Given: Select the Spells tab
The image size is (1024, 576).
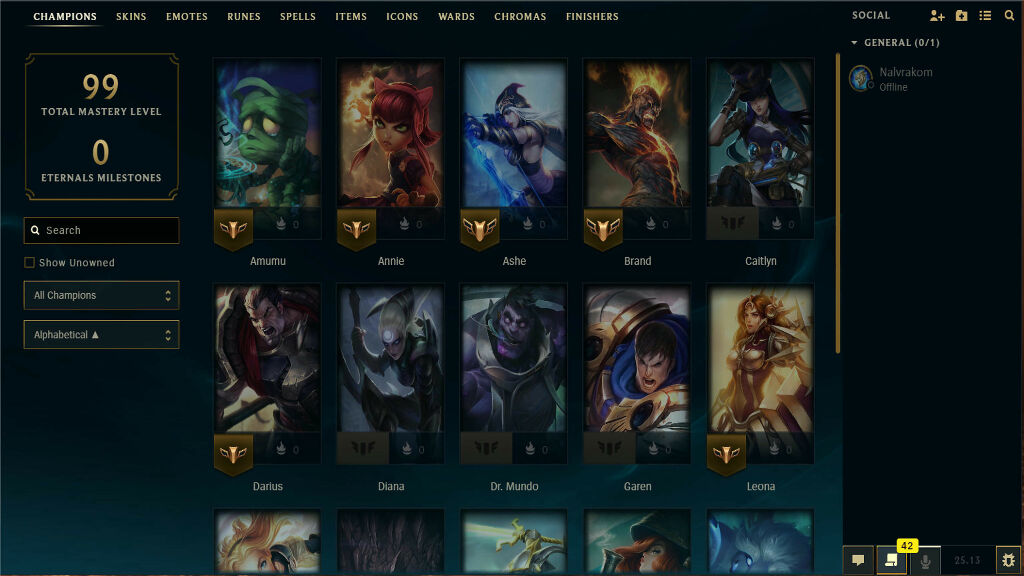Looking at the screenshot, I should [x=298, y=17].
